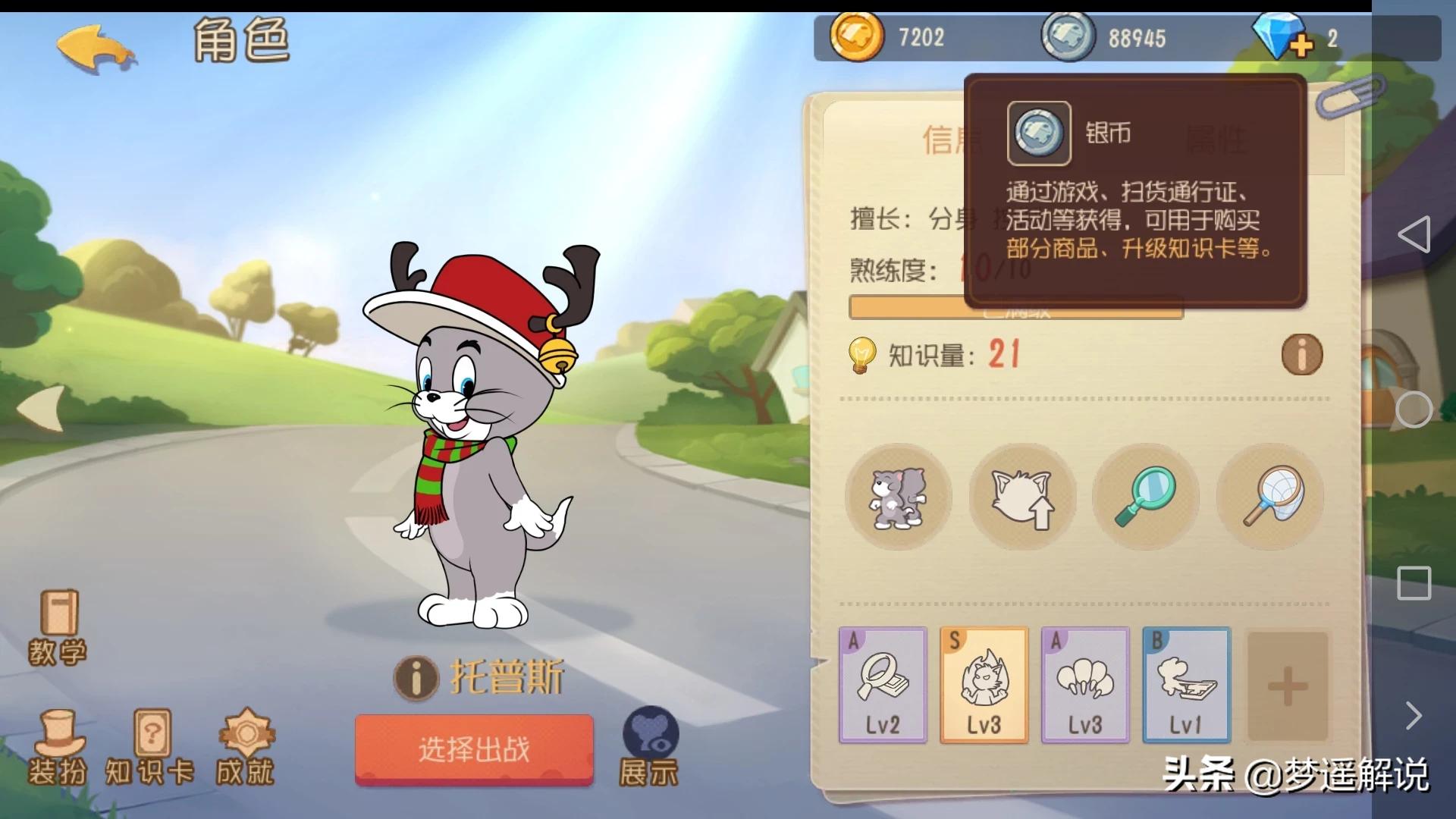Tap the 选择出战 select-for-battle button

tap(474, 749)
